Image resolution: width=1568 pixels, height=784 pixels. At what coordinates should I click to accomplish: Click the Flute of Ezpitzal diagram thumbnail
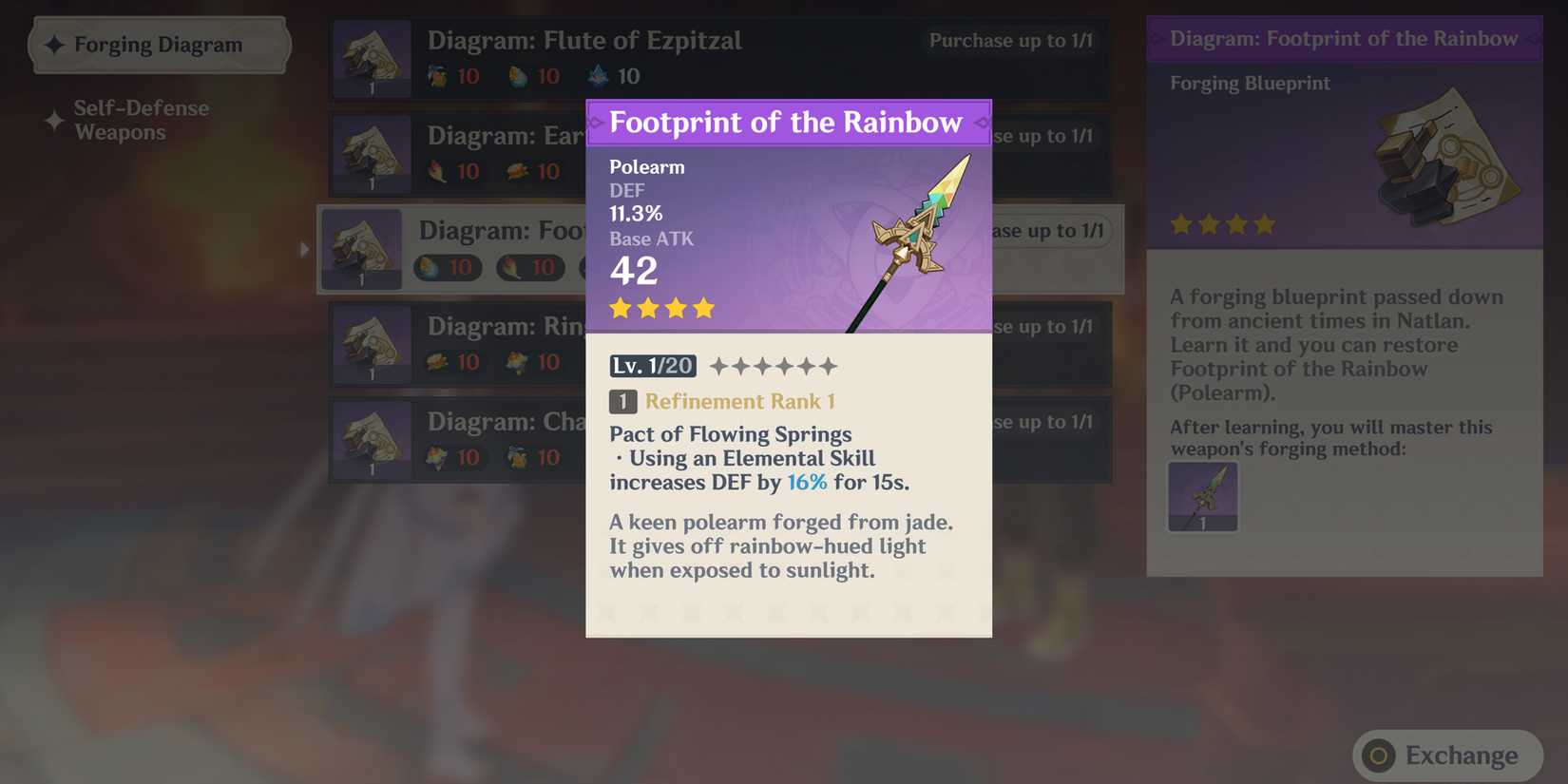pyautogui.click(x=372, y=58)
